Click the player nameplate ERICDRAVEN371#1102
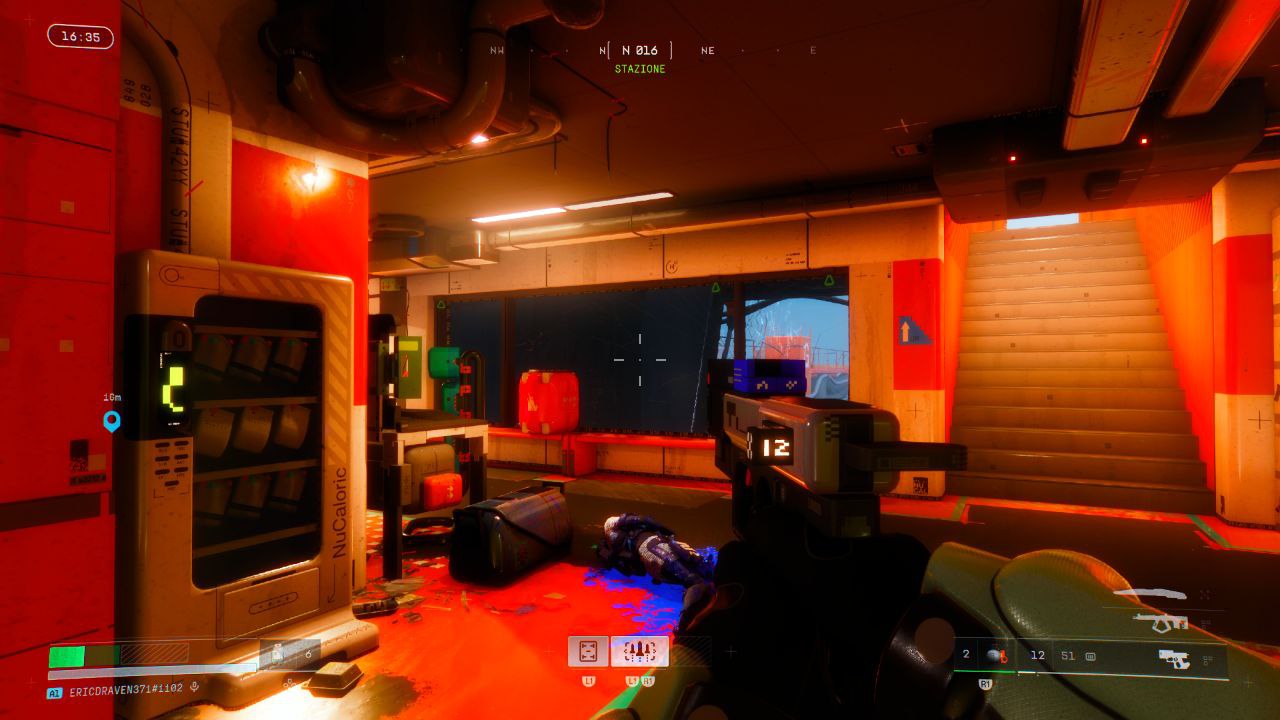Screen dimensions: 1280x720 point(125,690)
